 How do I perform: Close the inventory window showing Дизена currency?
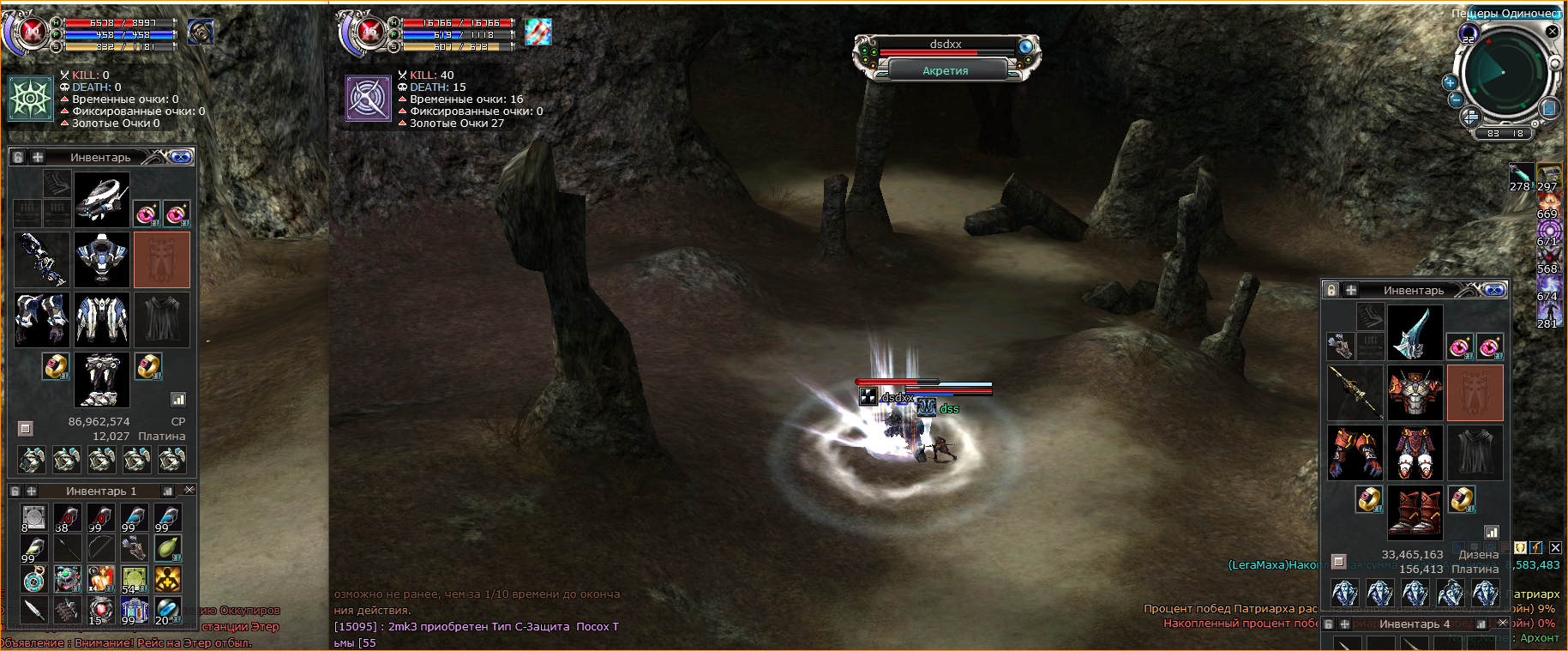tap(1494, 290)
